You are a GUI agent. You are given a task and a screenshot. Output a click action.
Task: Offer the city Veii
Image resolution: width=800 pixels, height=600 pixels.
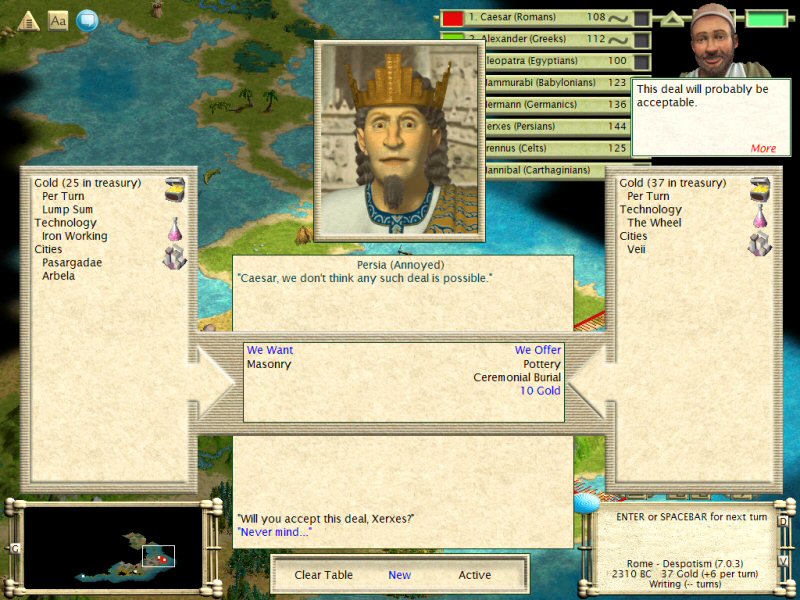[636, 249]
